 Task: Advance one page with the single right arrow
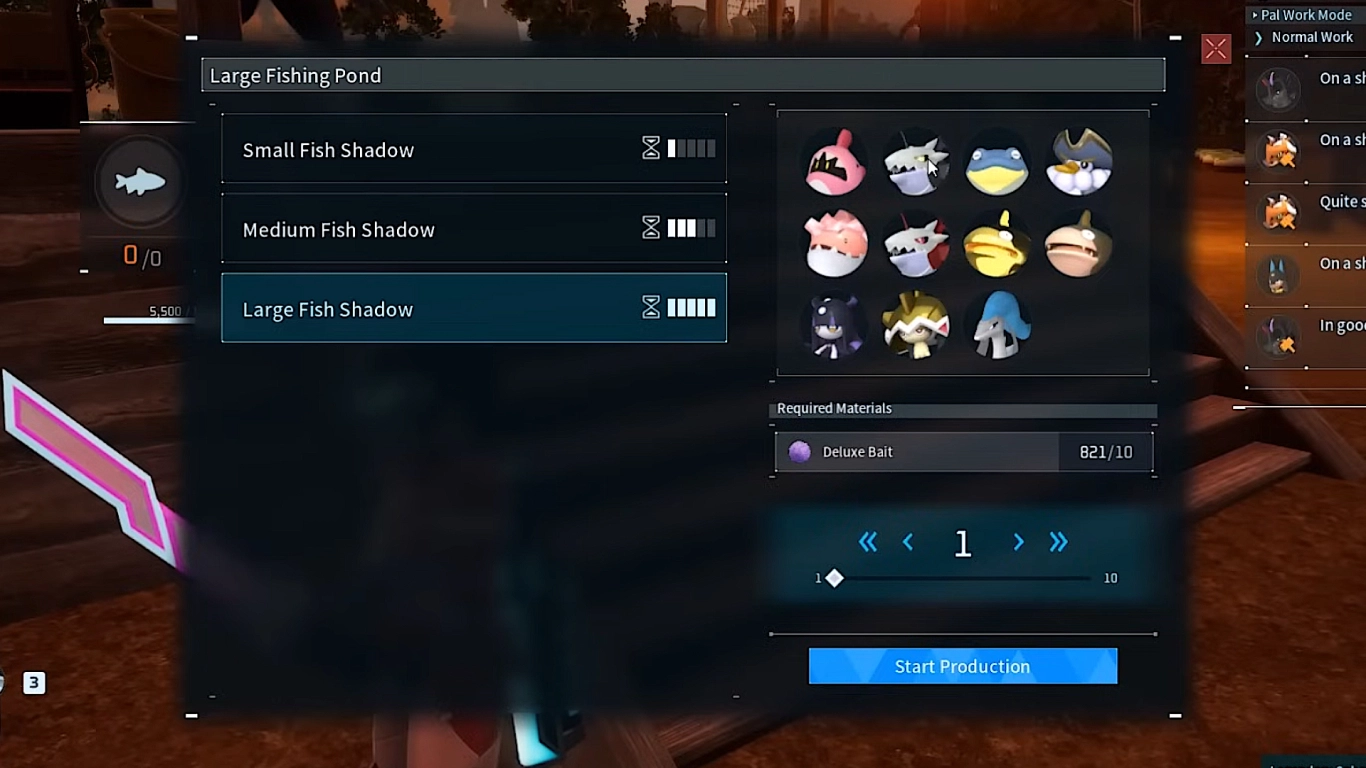point(1017,542)
